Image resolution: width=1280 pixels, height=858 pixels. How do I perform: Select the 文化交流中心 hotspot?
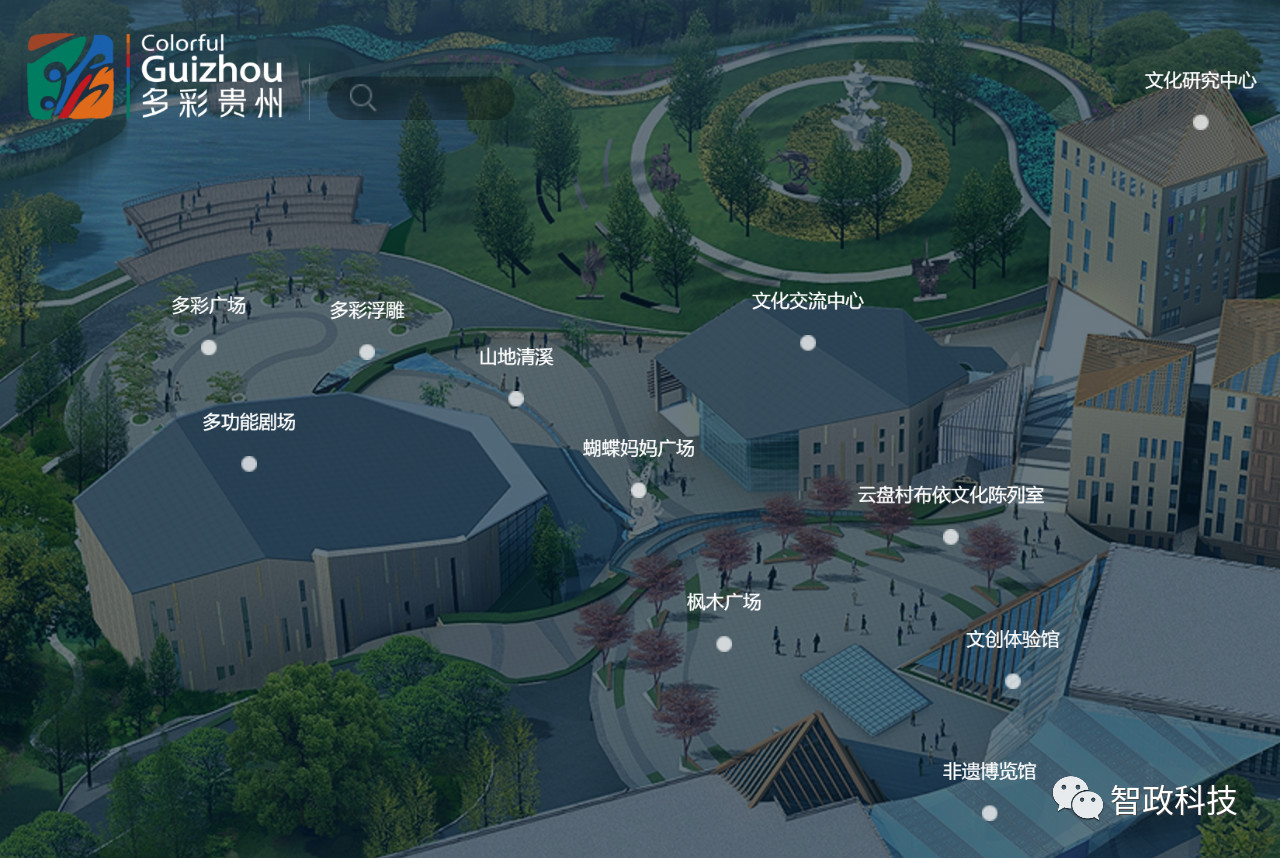(808, 343)
